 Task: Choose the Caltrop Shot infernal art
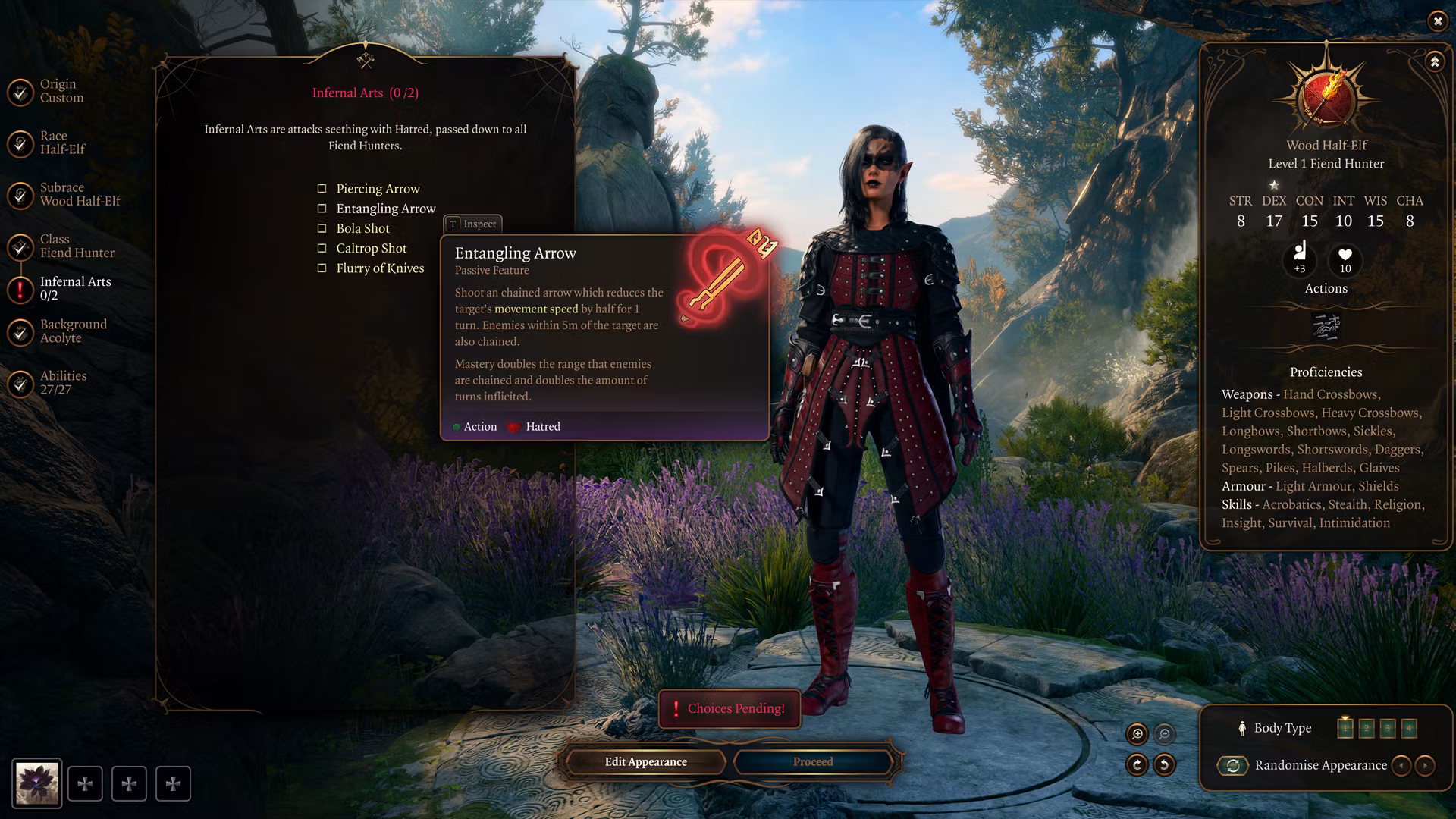pyautogui.click(x=322, y=248)
